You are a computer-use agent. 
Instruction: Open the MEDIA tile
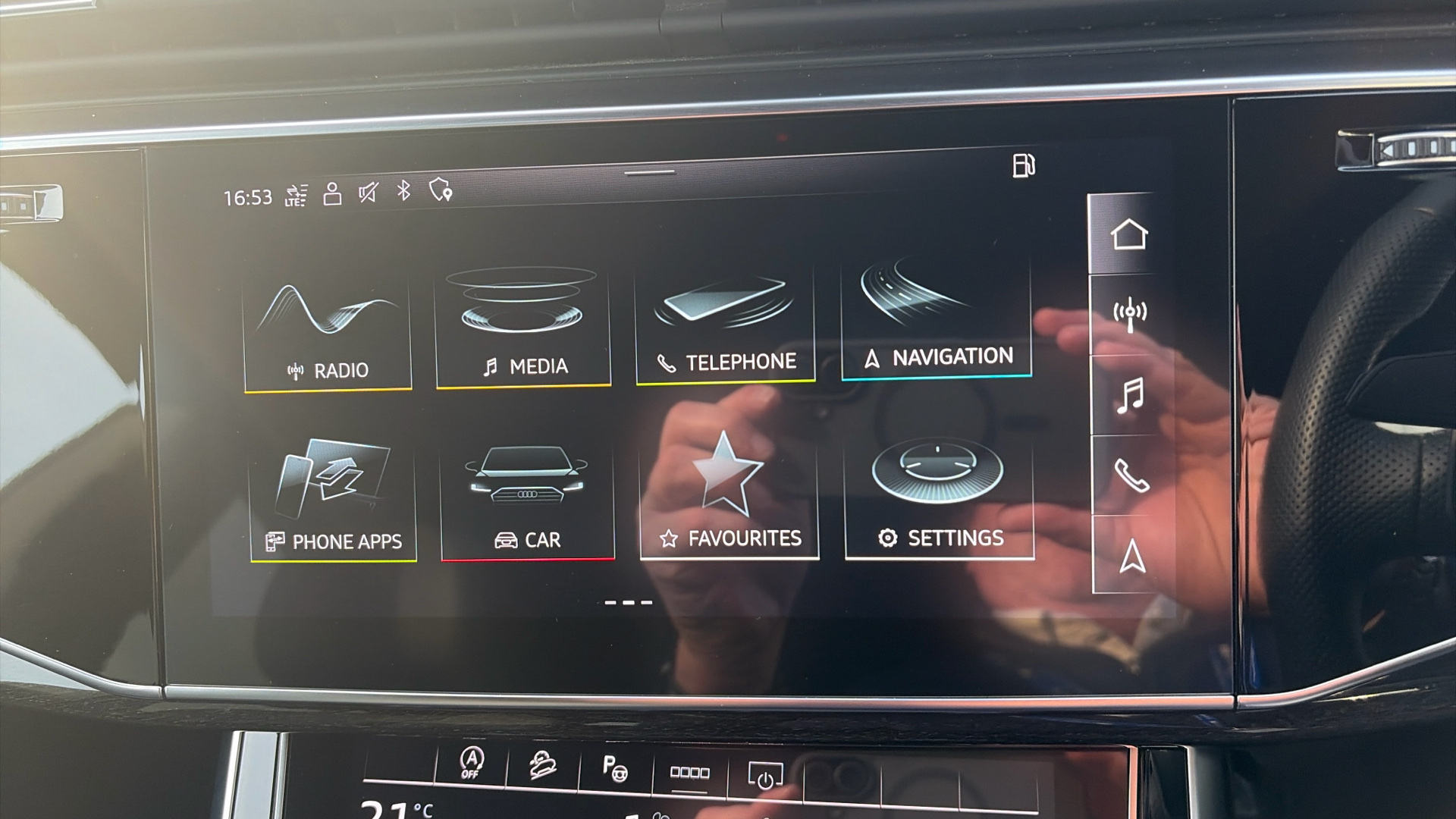[x=523, y=328]
